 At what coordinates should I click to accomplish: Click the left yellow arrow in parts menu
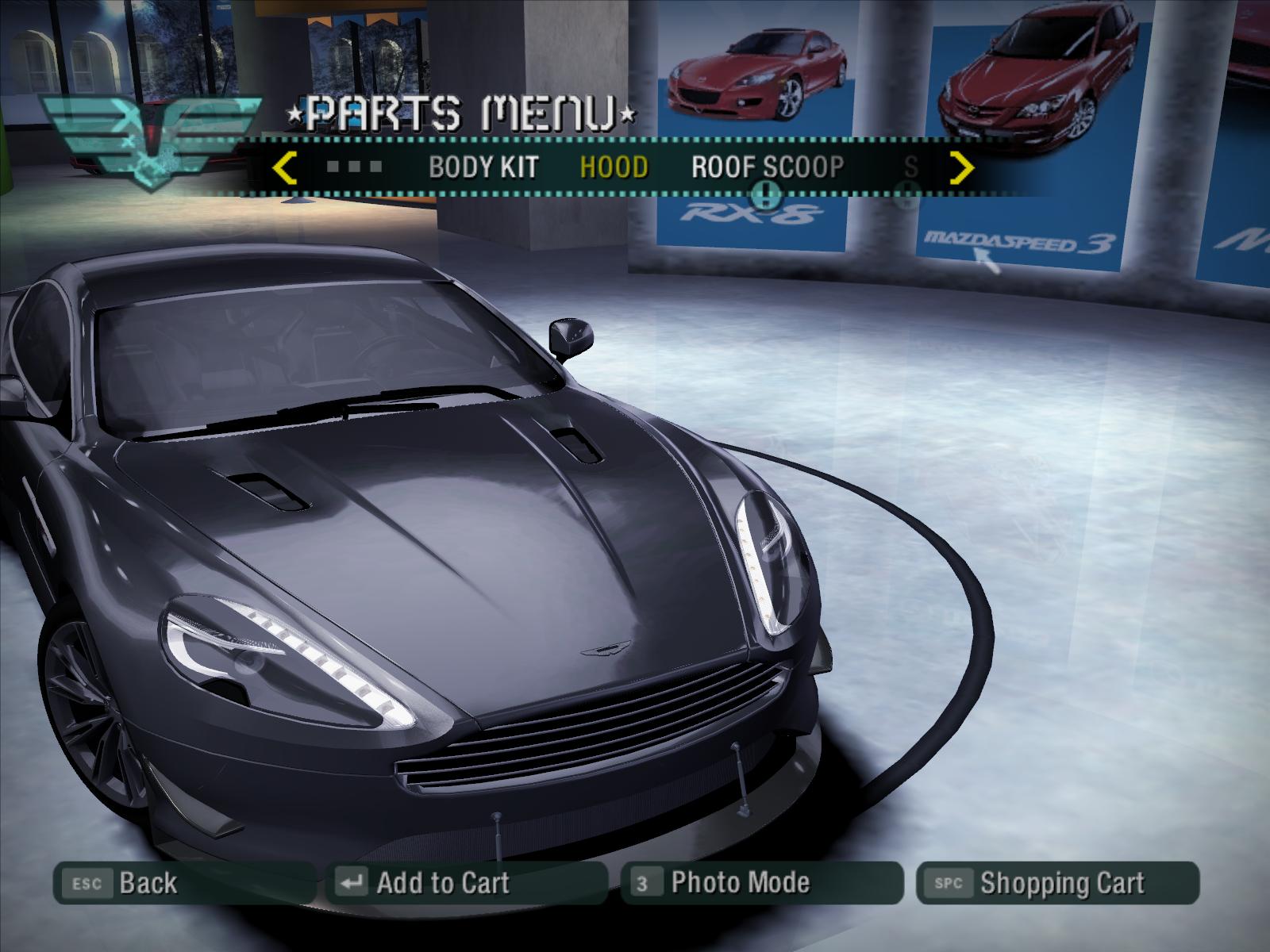pos(284,168)
